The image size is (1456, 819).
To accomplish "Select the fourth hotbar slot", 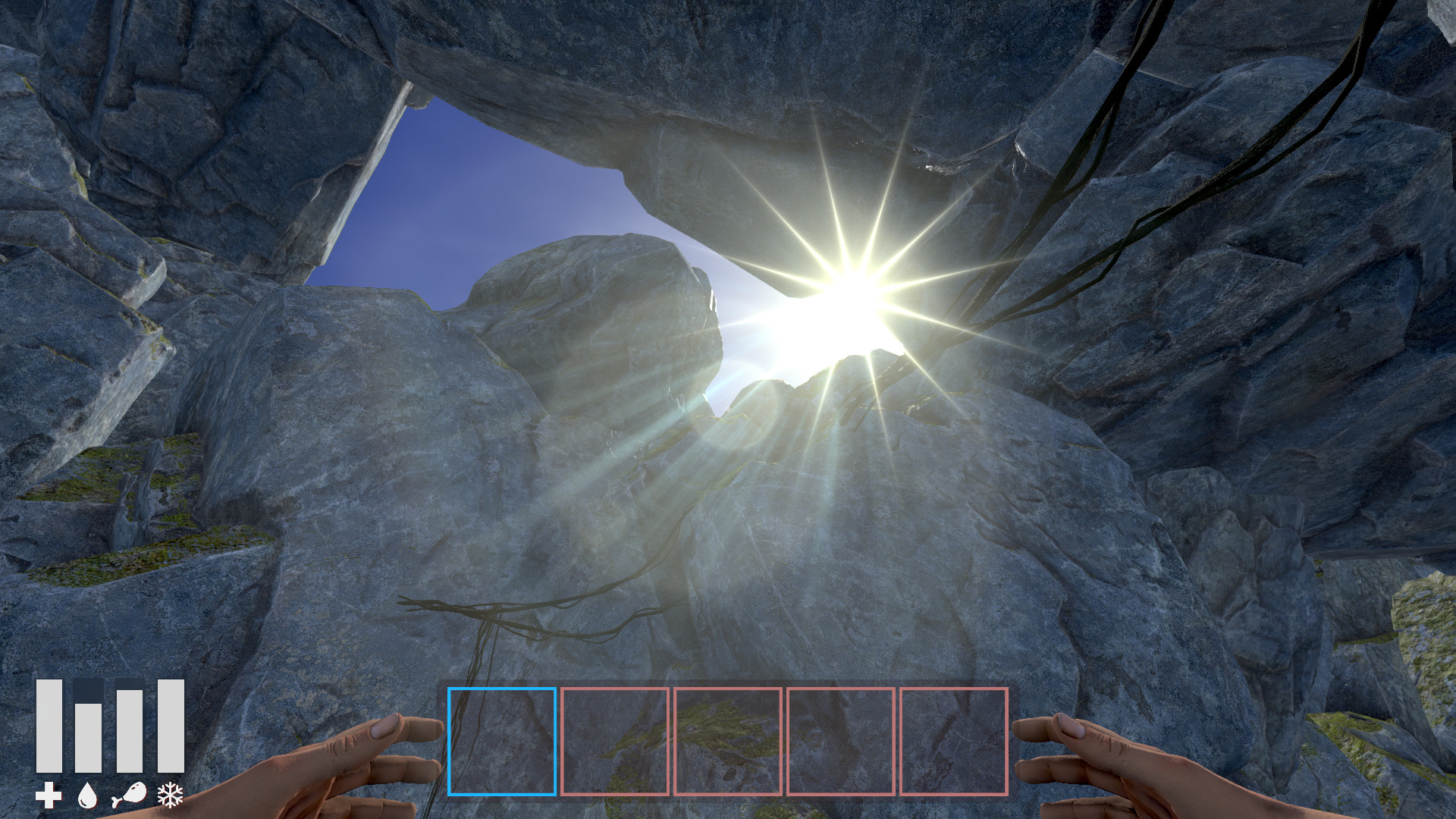I will (841, 741).
